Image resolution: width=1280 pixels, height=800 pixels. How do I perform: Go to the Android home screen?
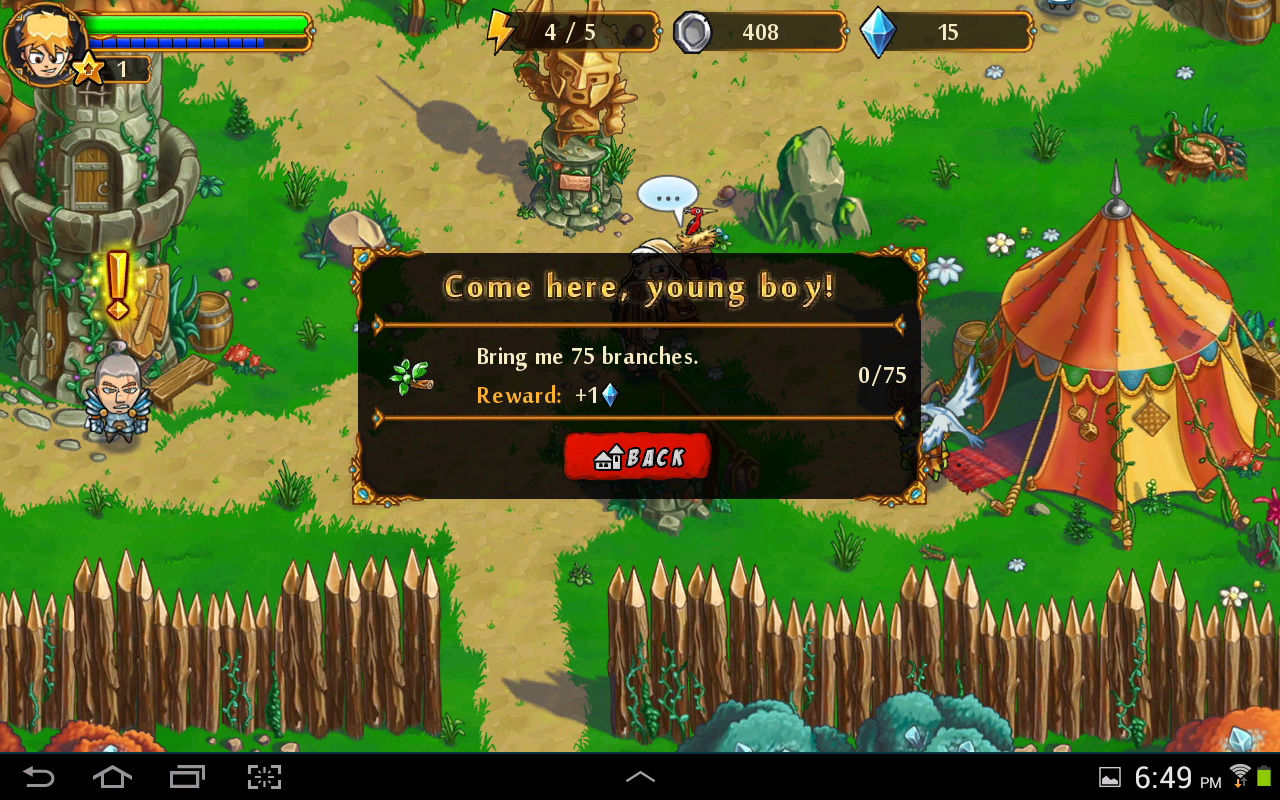coord(112,777)
